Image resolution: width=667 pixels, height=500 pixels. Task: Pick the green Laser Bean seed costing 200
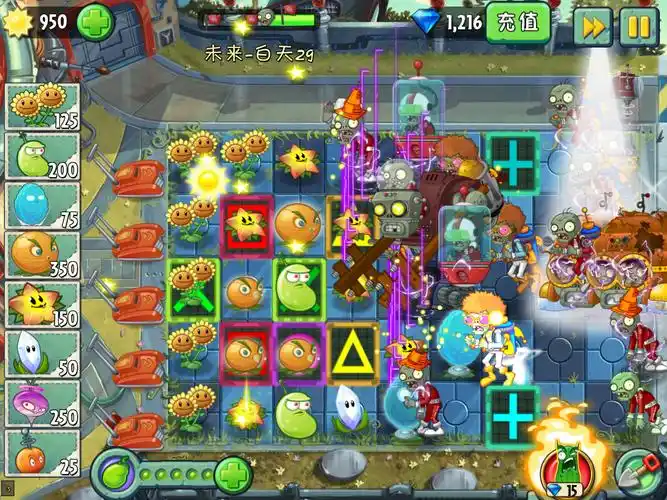point(42,156)
